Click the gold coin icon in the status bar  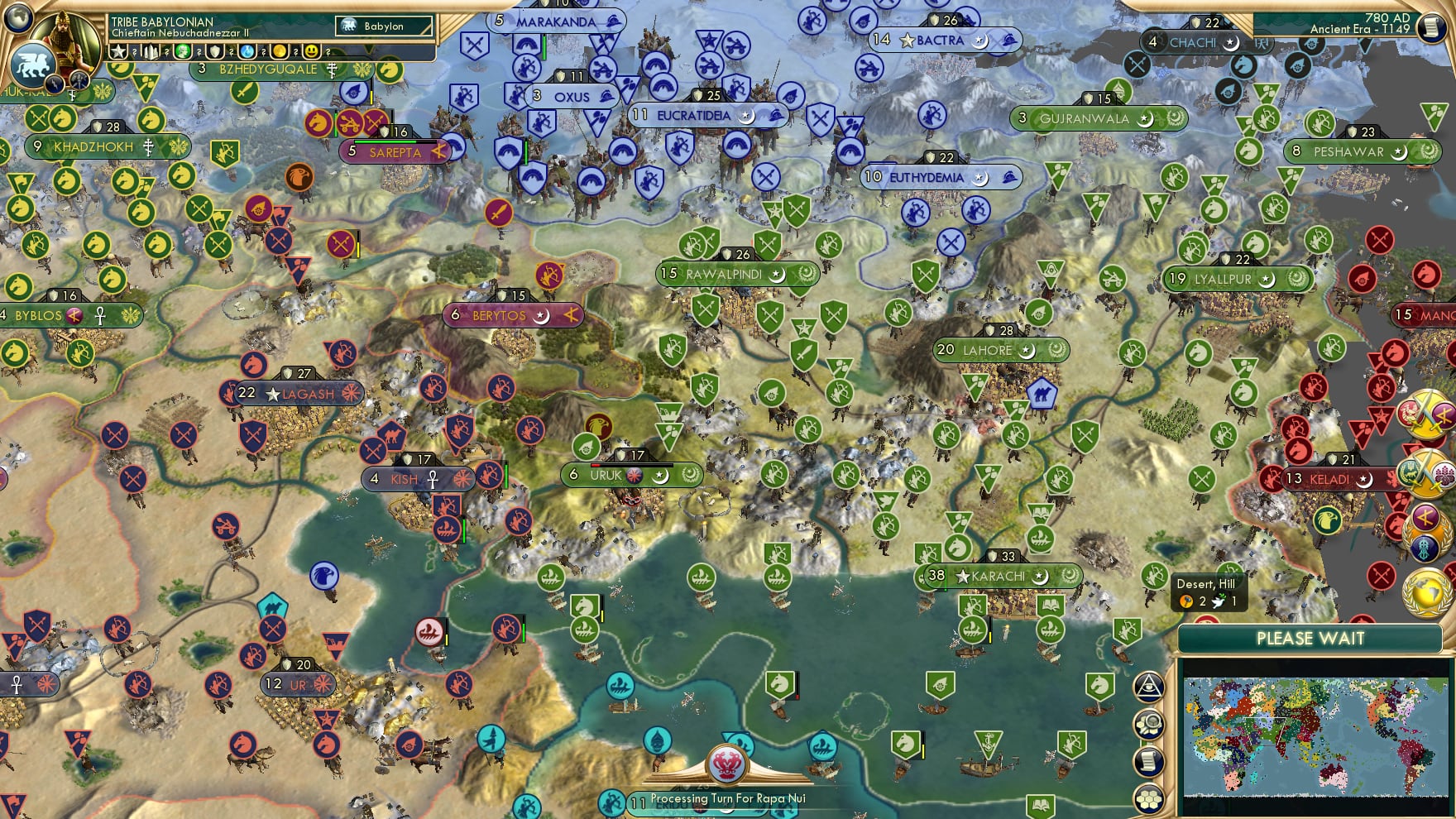280,50
